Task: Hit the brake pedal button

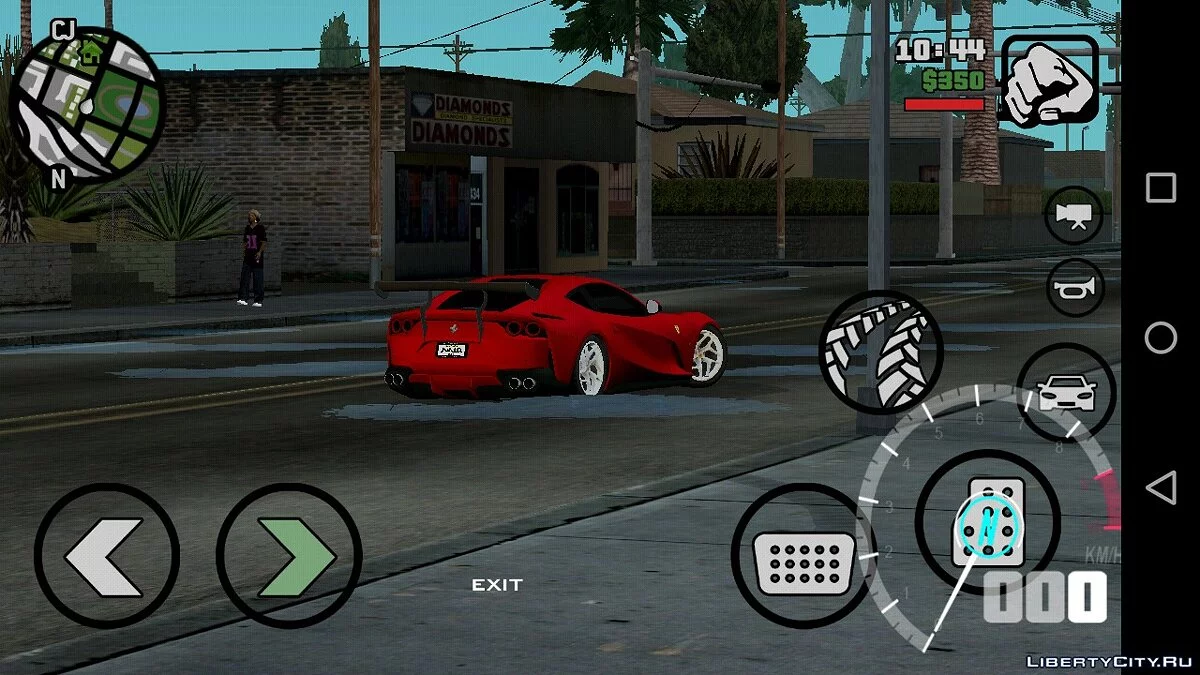Action: [x=803, y=556]
